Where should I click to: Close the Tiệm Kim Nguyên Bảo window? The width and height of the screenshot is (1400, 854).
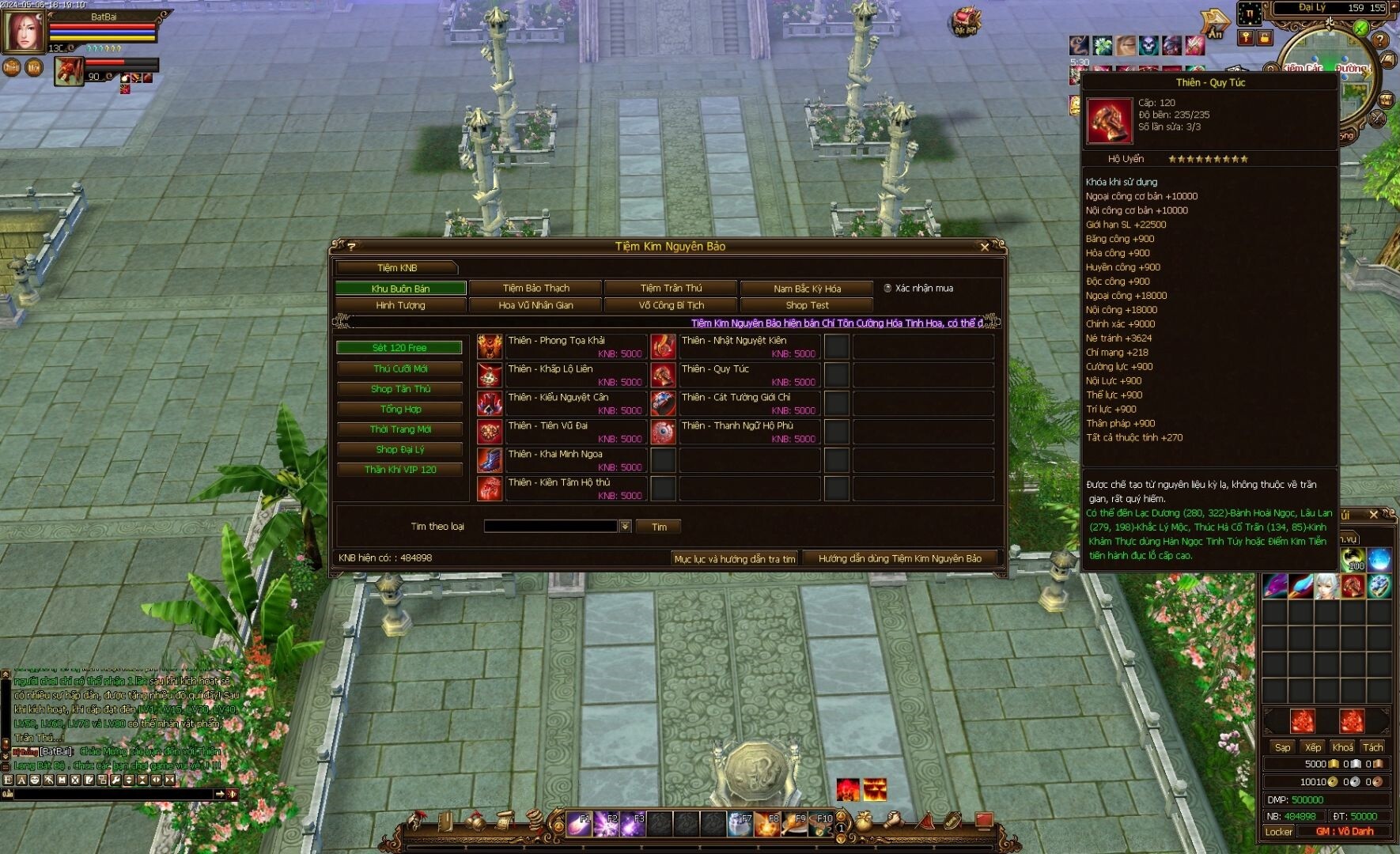985,247
